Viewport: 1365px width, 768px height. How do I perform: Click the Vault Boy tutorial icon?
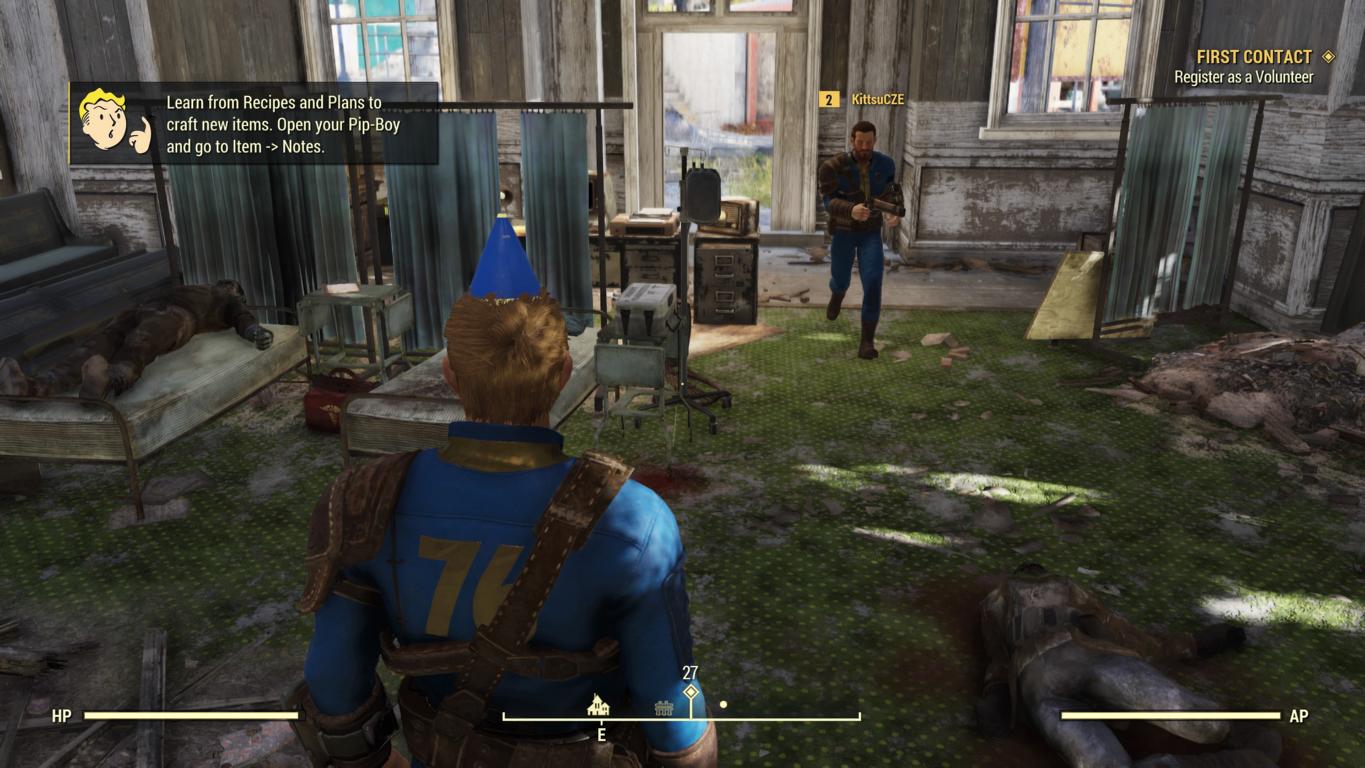point(110,122)
